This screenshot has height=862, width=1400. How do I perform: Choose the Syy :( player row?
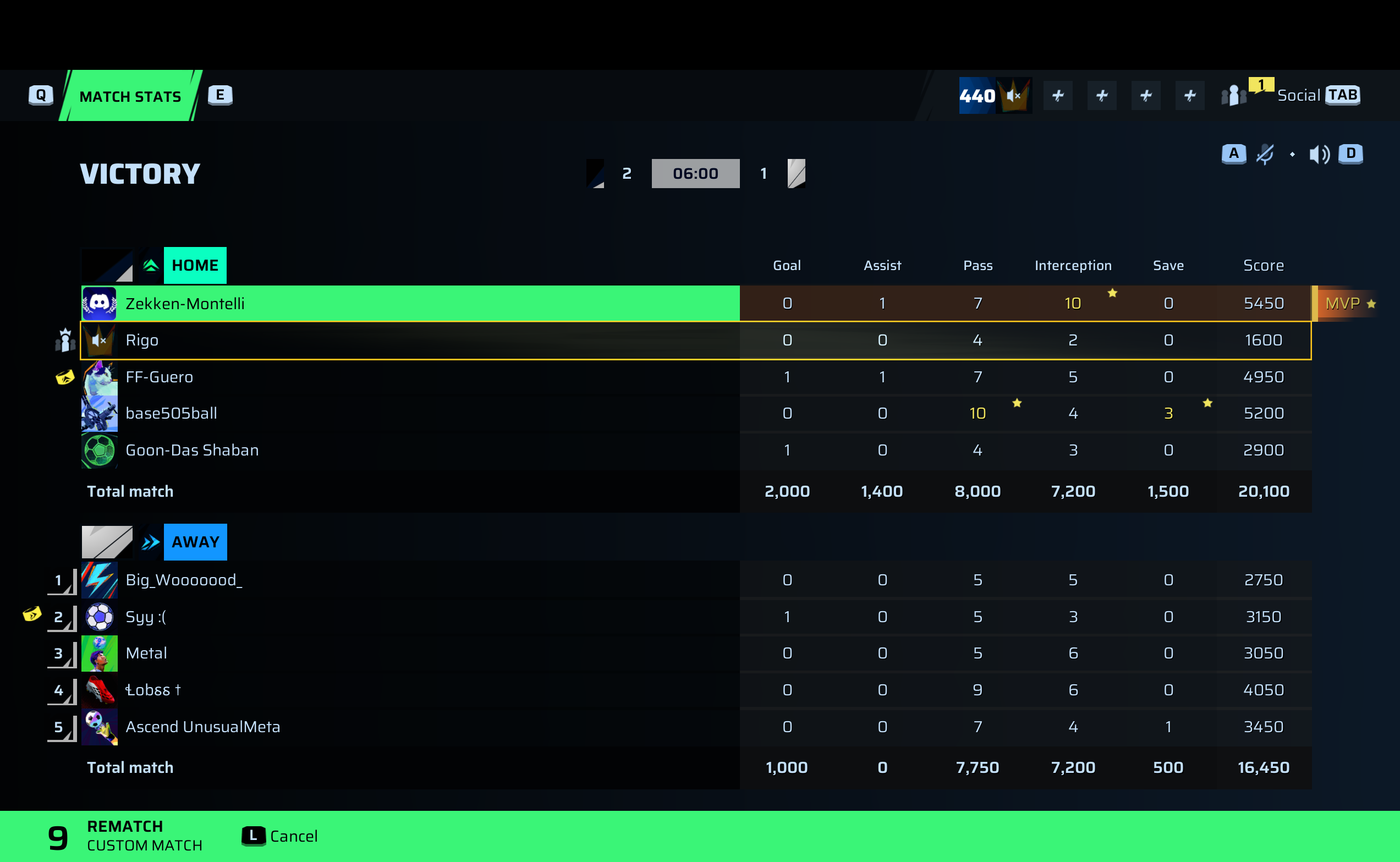point(410,616)
